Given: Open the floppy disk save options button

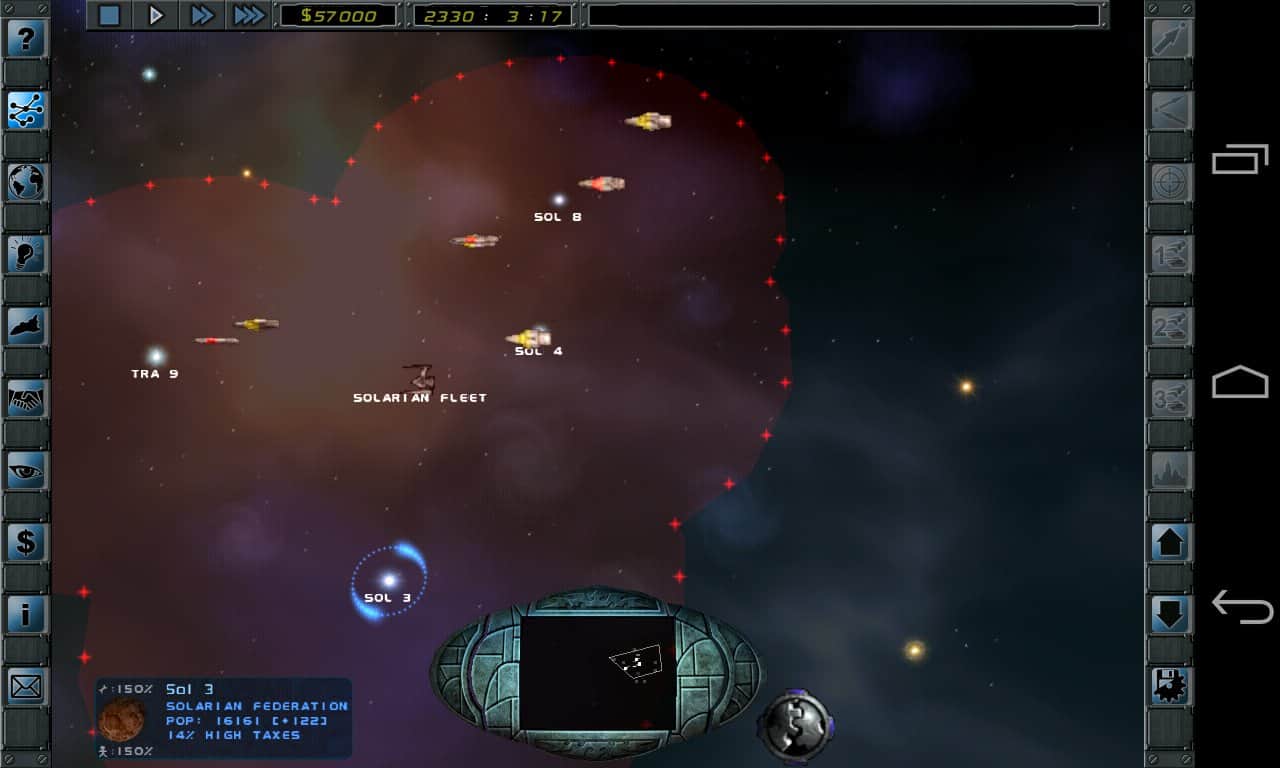Looking at the screenshot, I should tap(1170, 686).
